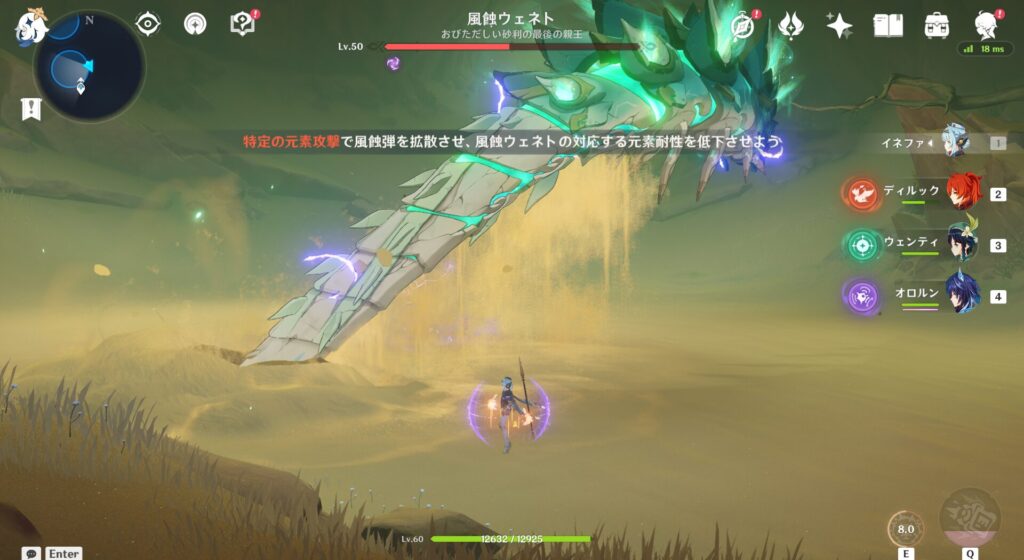Screen dimensions: 1024x560
Task: Activate the elemental skill on cooldown 8.0
Action: click(906, 529)
